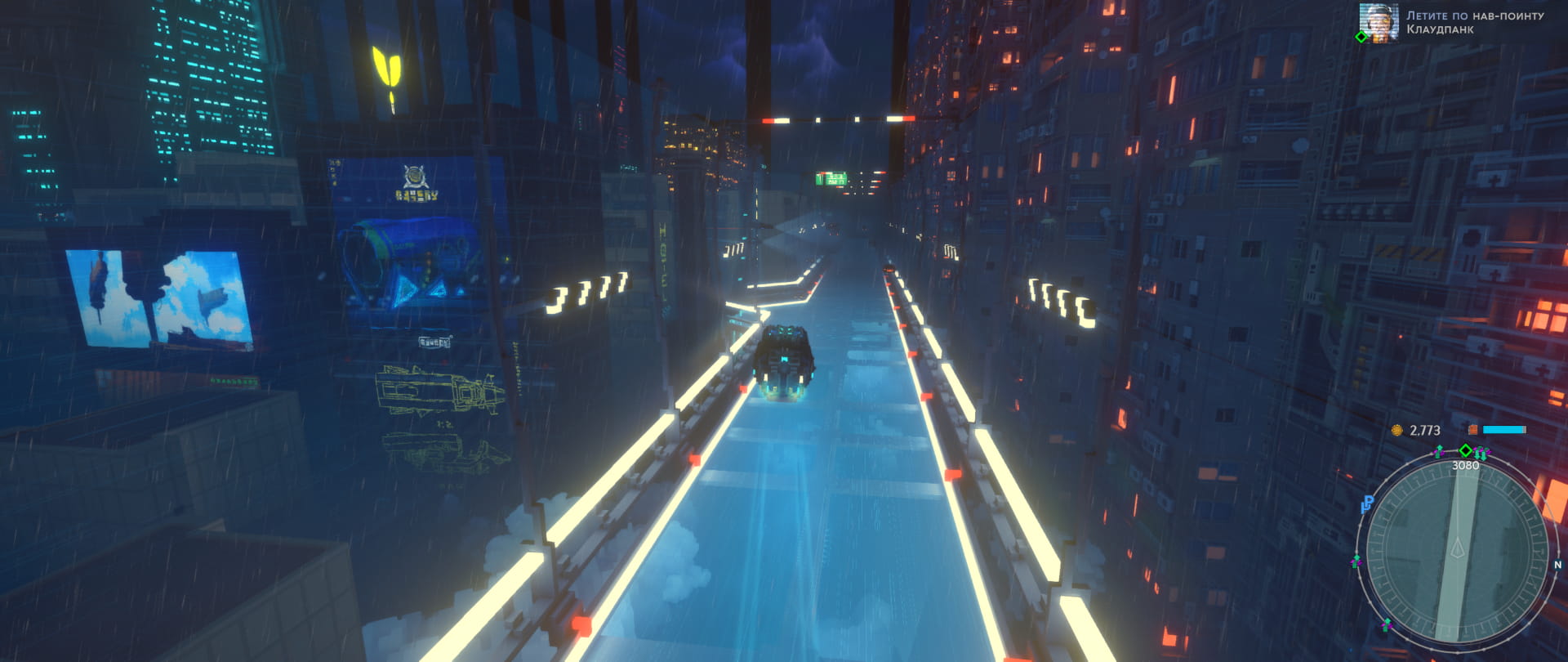Click the objective text Летите по нав-поинту
The image size is (1568, 662).
coord(1474,15)
